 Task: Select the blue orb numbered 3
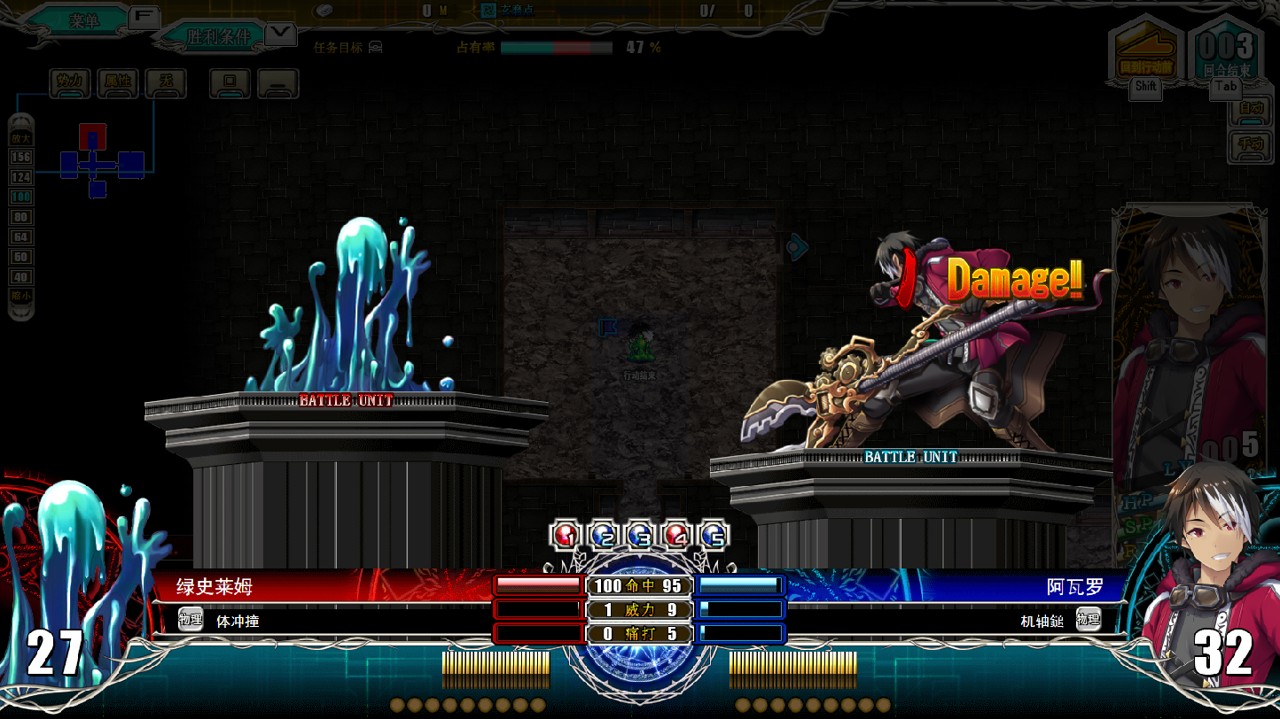tap(640, 535)
